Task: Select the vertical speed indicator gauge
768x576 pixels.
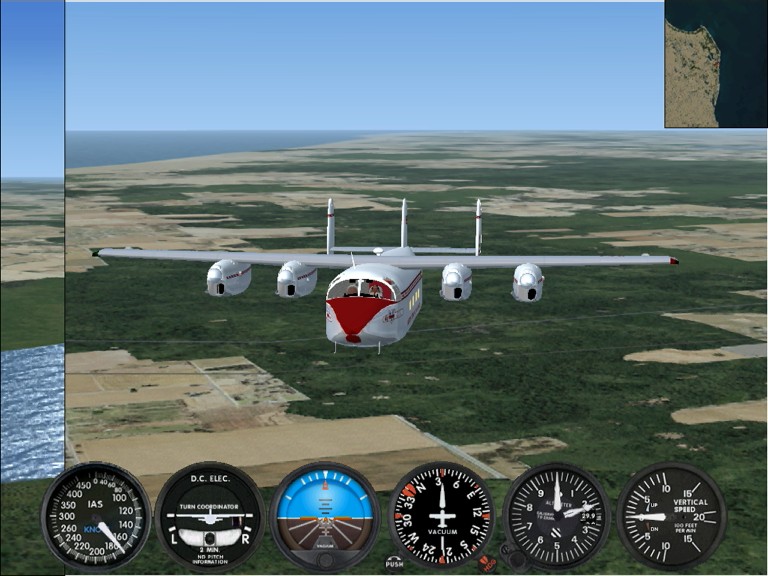Action: (x=670, y=515)
